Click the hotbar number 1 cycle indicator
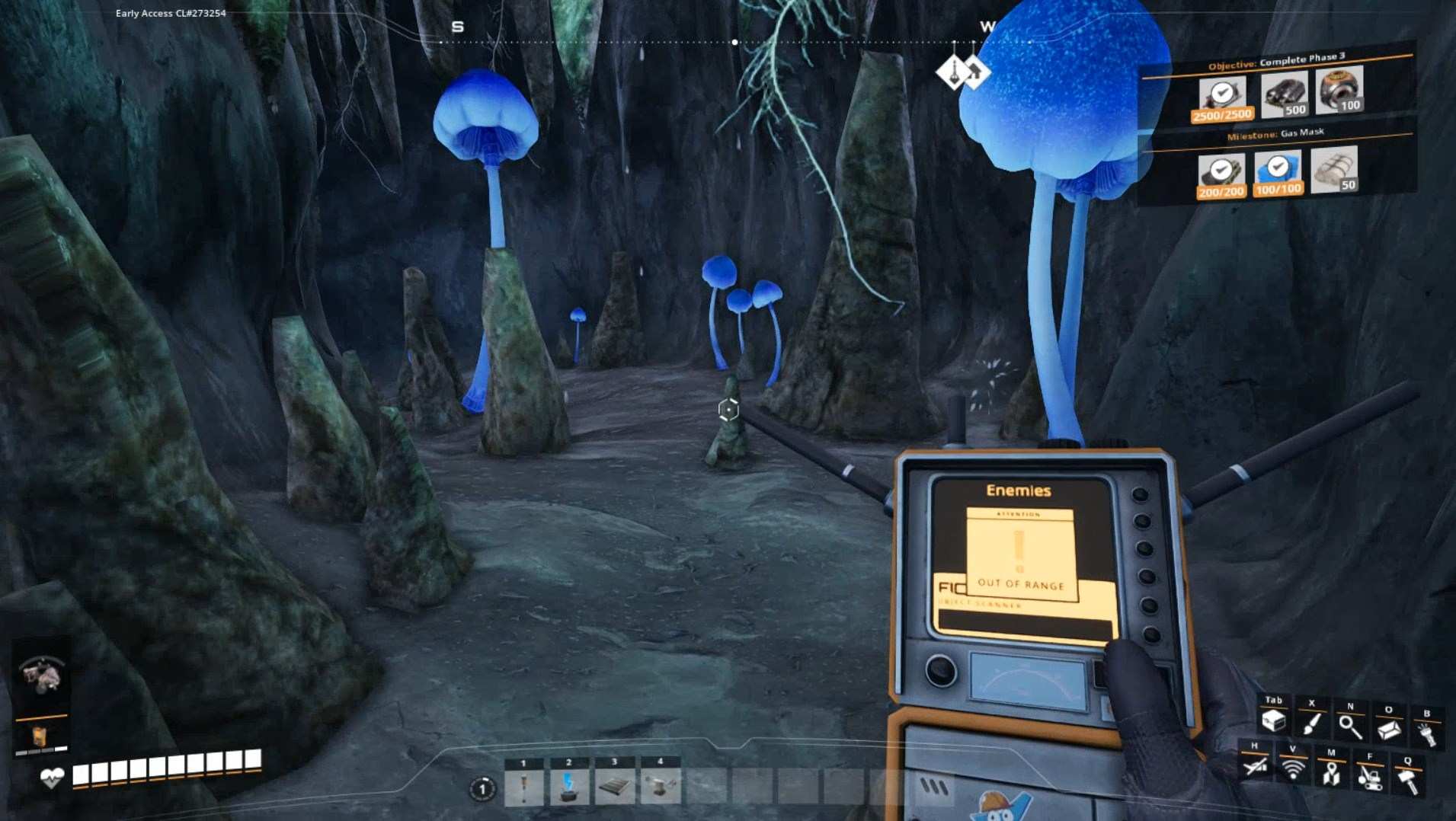 (x=482, y=788)
